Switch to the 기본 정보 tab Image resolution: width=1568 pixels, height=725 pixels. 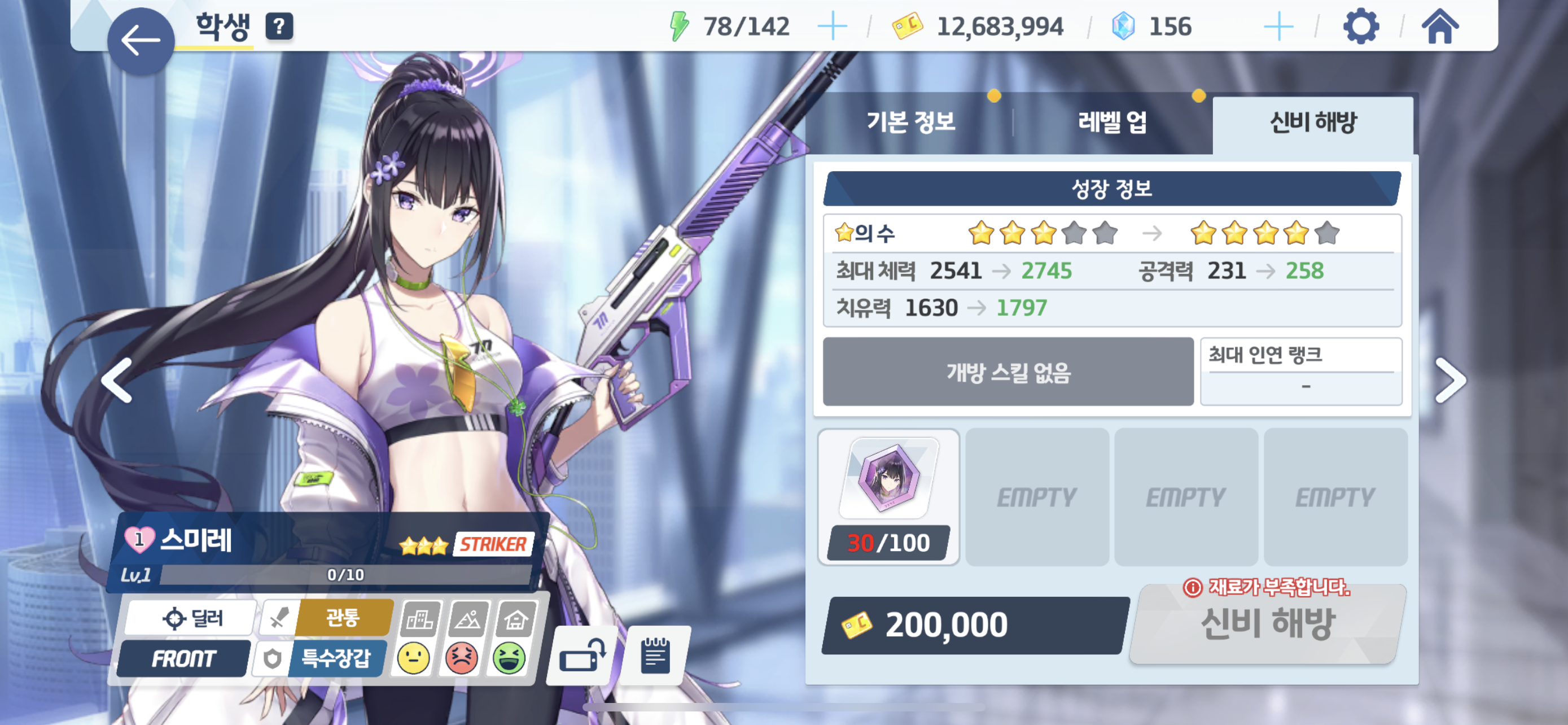pos(910,123)
